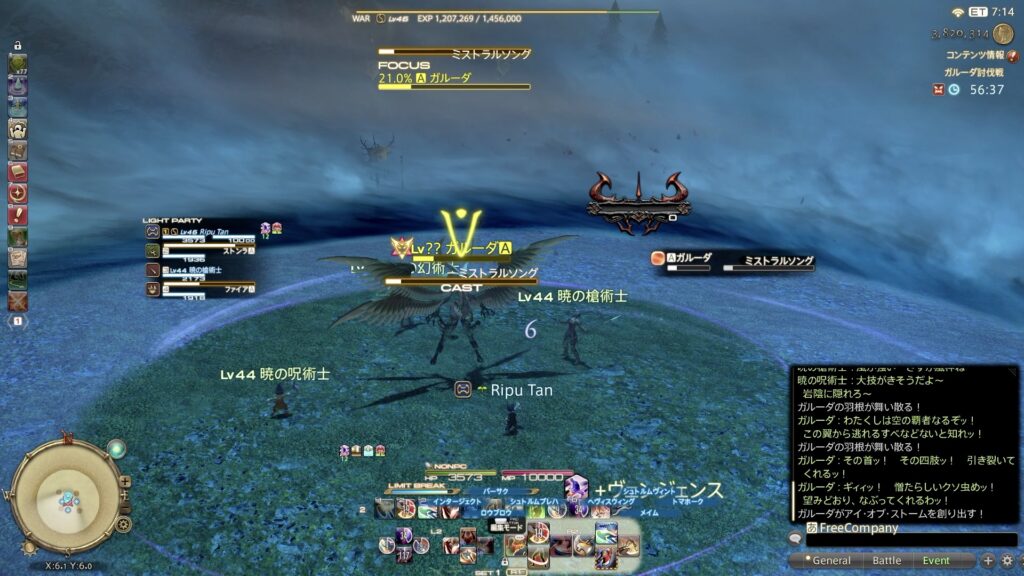This screenshot has height=576, width=1024.
Task: Select the Event chat tab
Action: pyautogui.click(x=936, y=561)
